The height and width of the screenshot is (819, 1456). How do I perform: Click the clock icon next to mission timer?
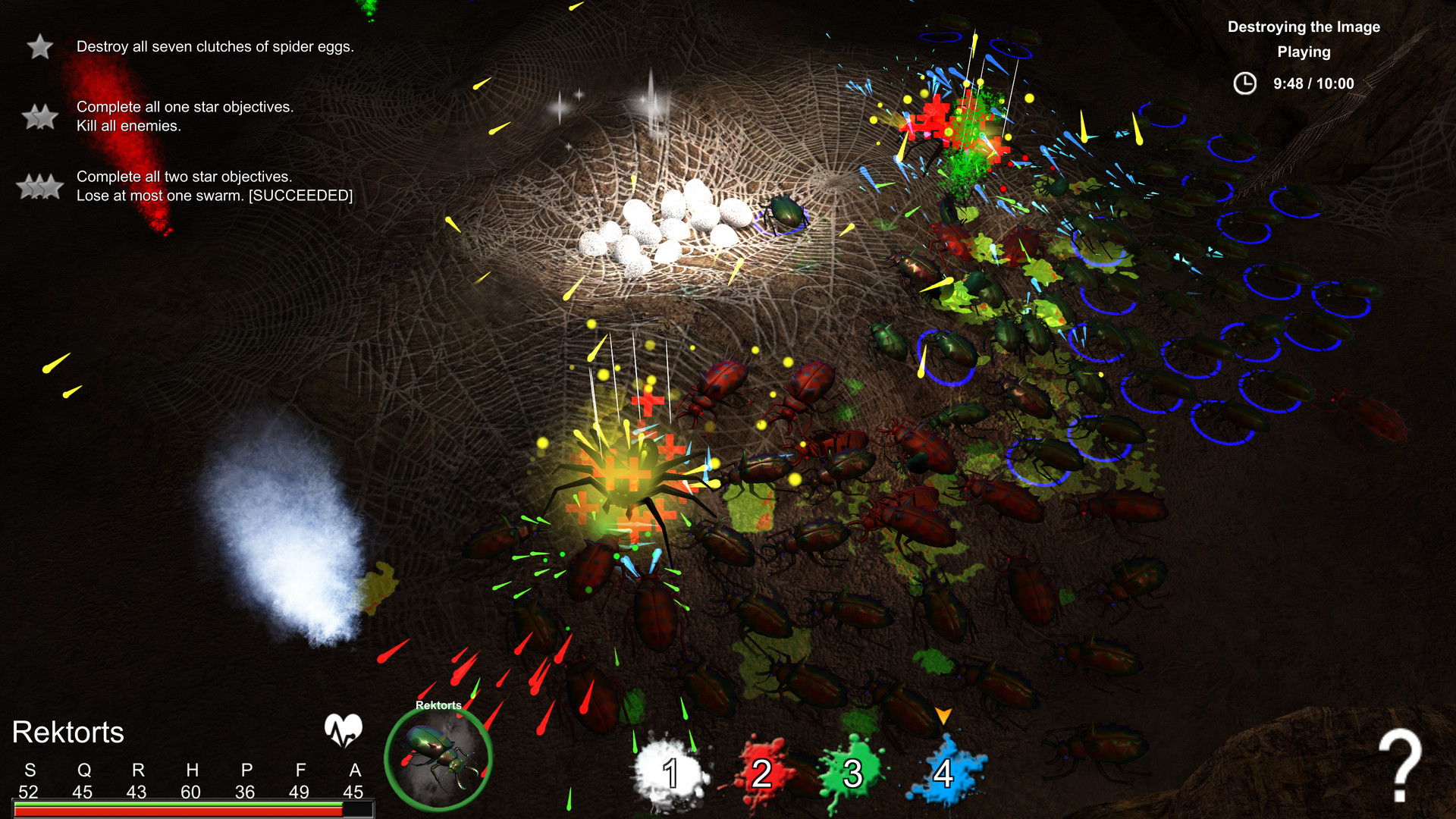click(x=1244, y=84)
